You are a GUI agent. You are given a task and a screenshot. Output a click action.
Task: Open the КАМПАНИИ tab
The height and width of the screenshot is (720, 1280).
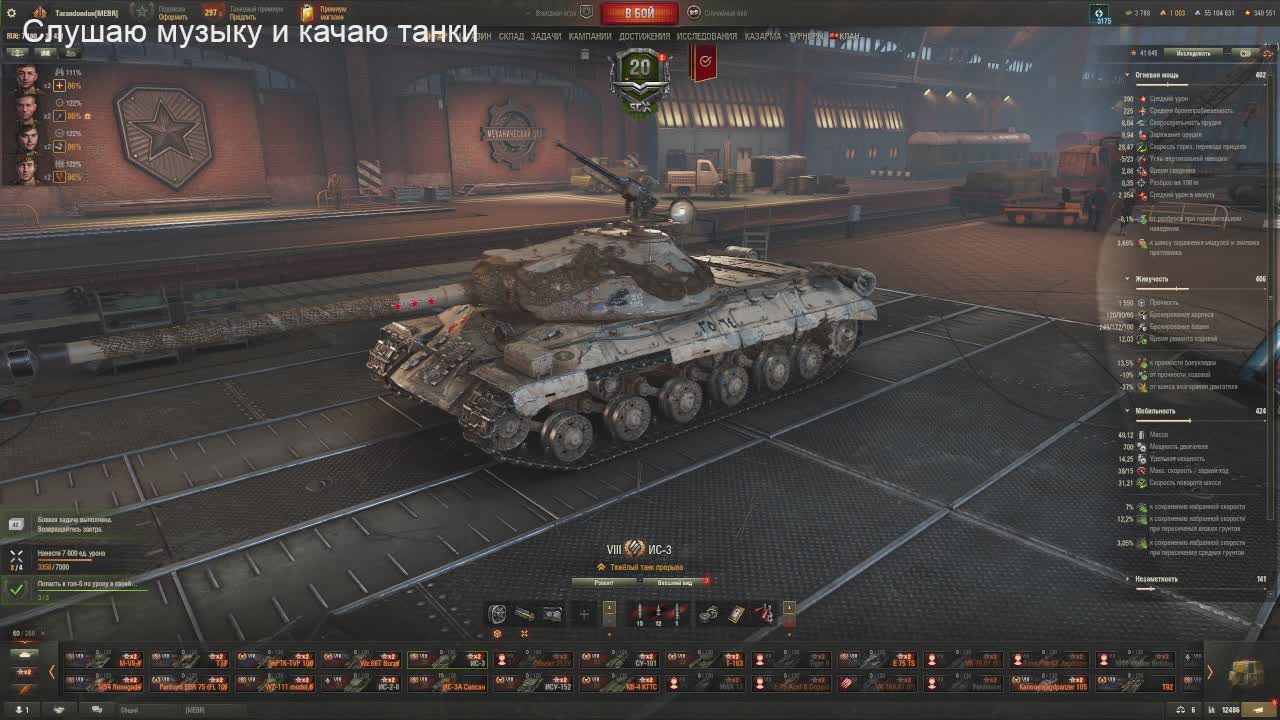[590, 36]
